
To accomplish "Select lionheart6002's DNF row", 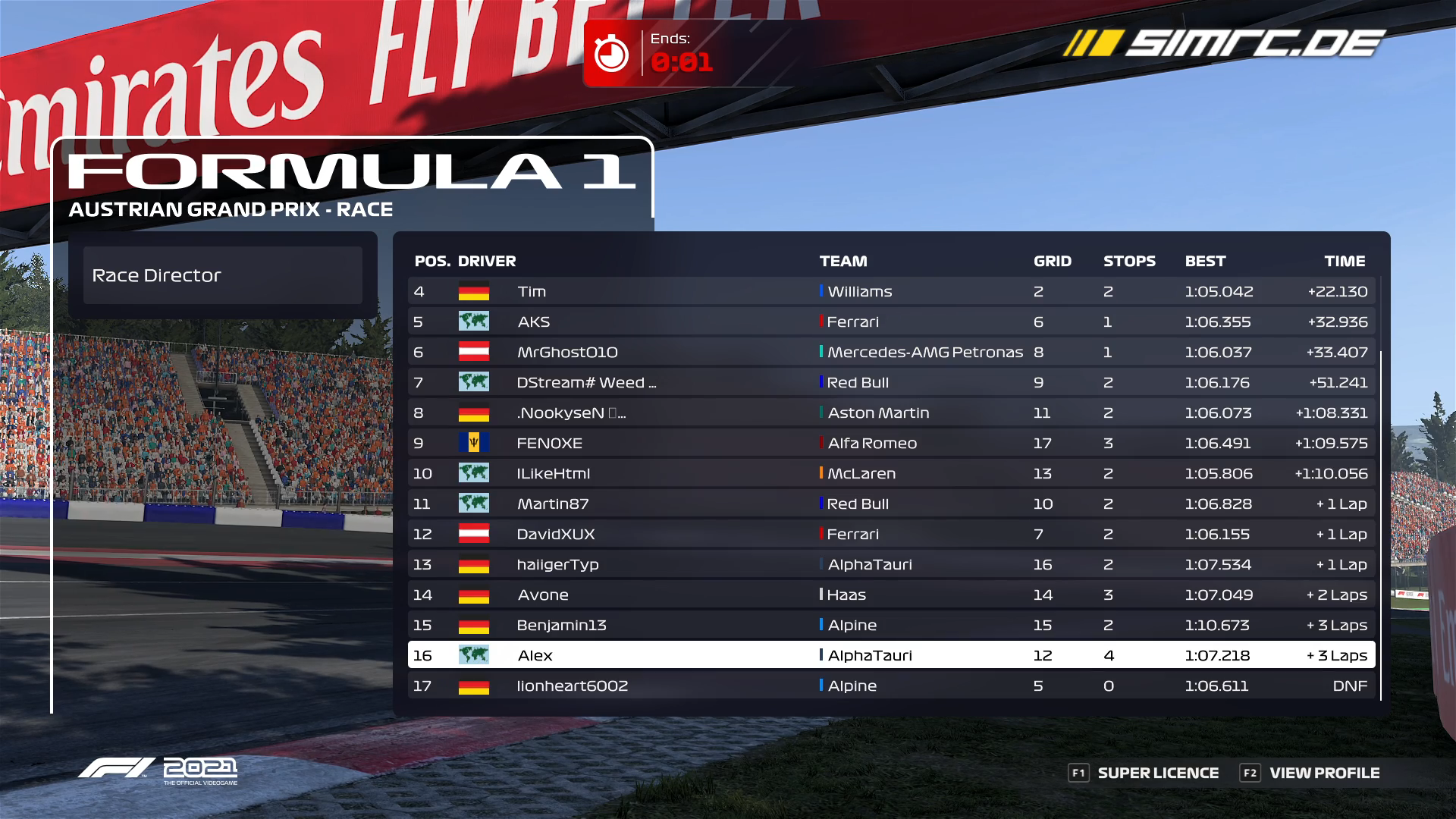I will 891,686.
